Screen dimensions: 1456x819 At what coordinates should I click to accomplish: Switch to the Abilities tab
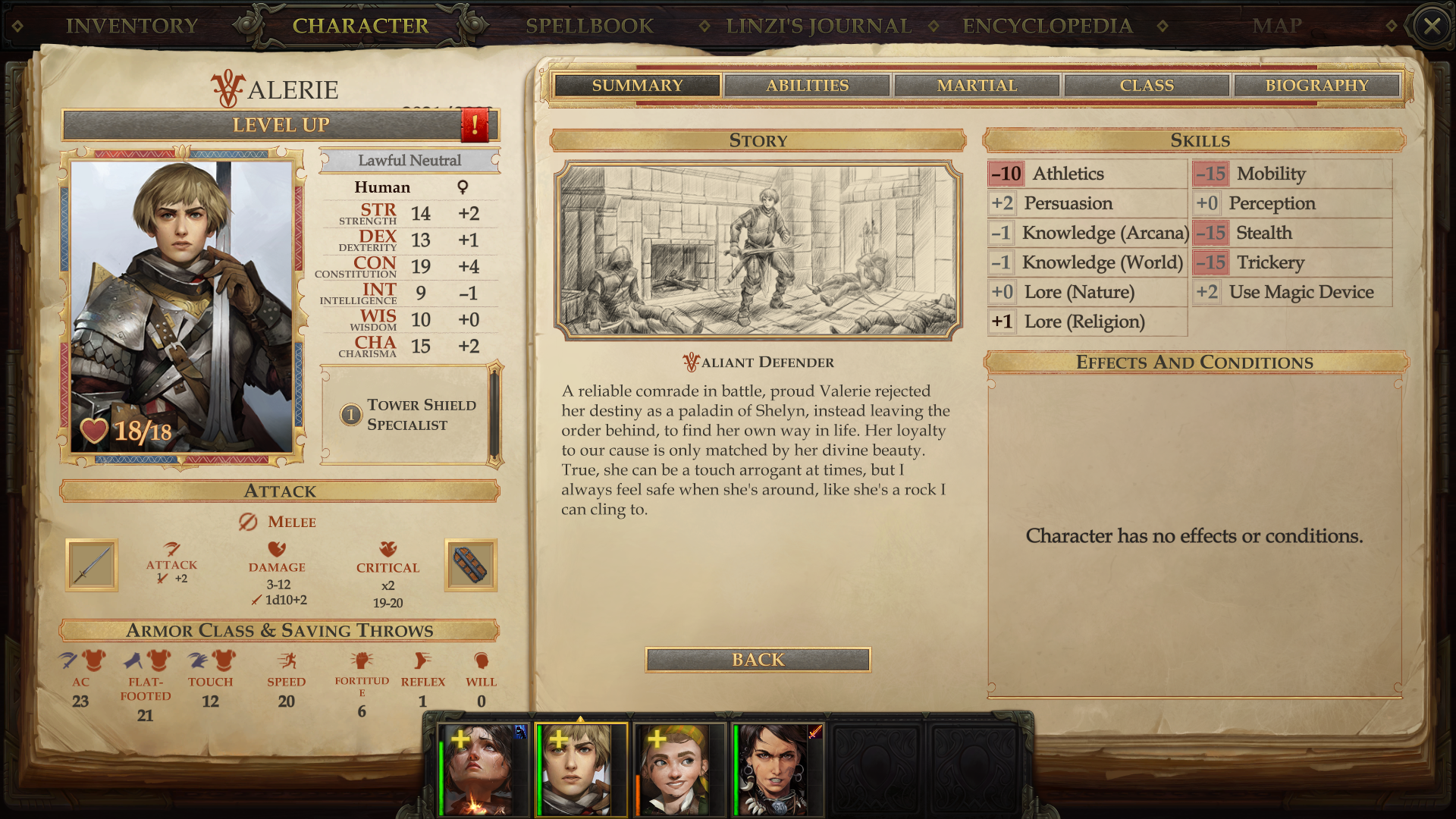click(807, 86)
